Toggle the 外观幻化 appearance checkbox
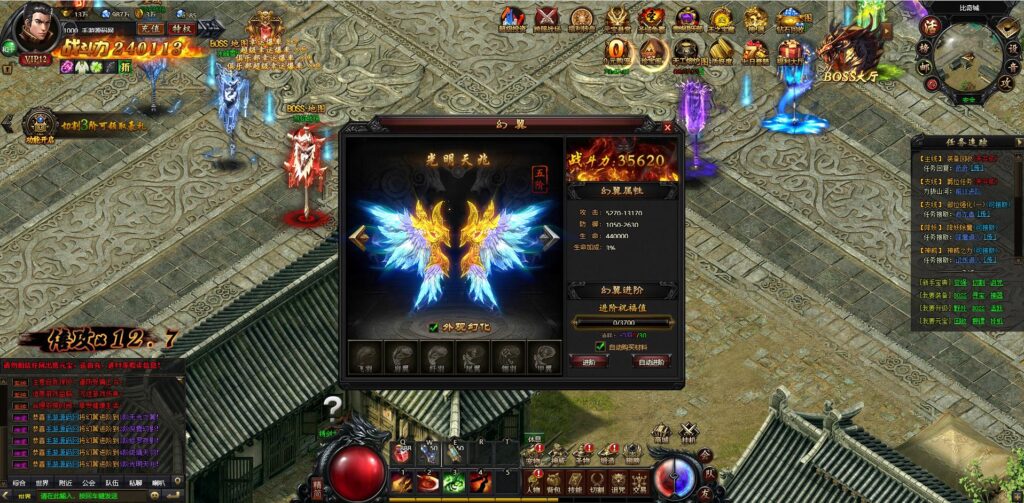1024x503 pixels. (433, 326)
